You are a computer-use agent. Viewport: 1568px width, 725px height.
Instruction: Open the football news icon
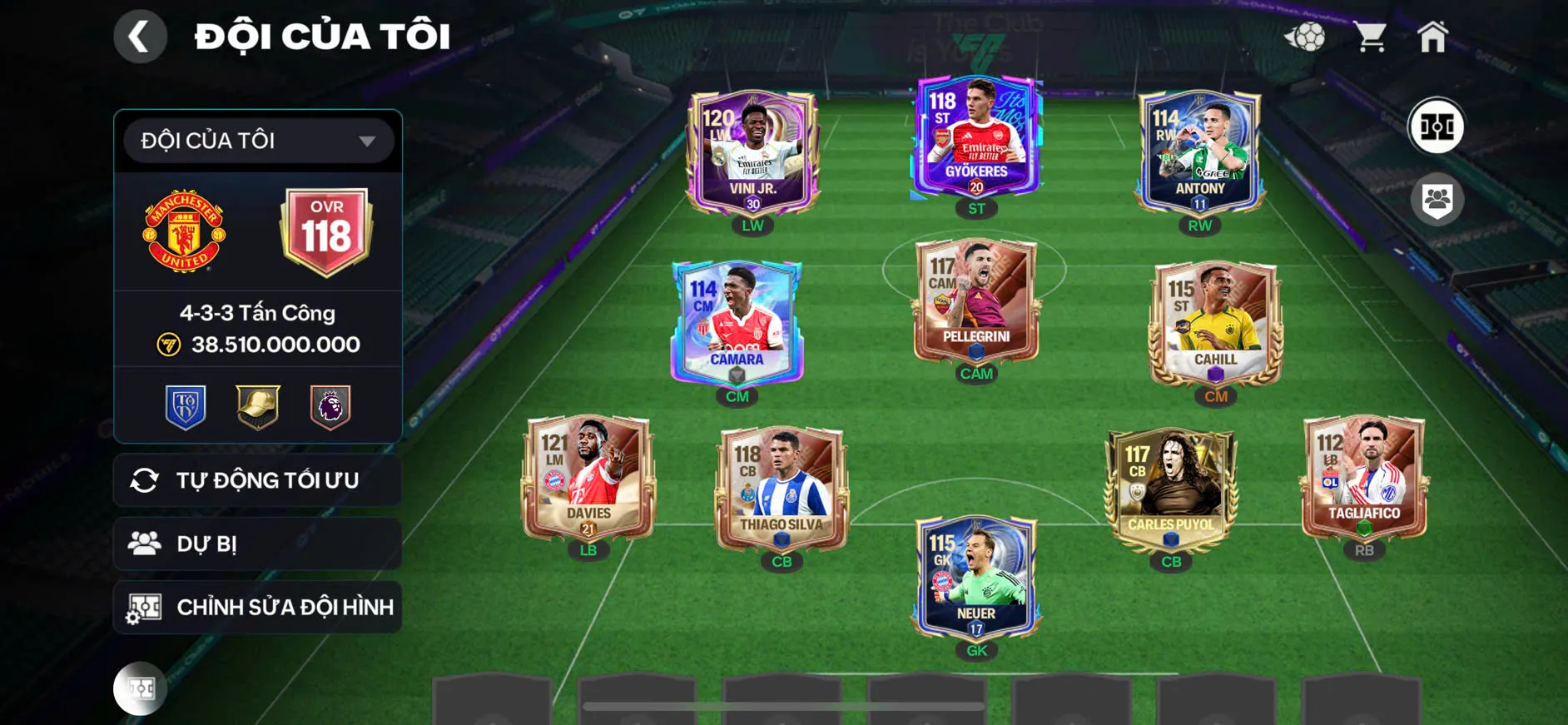click(x=1308, y=37)
